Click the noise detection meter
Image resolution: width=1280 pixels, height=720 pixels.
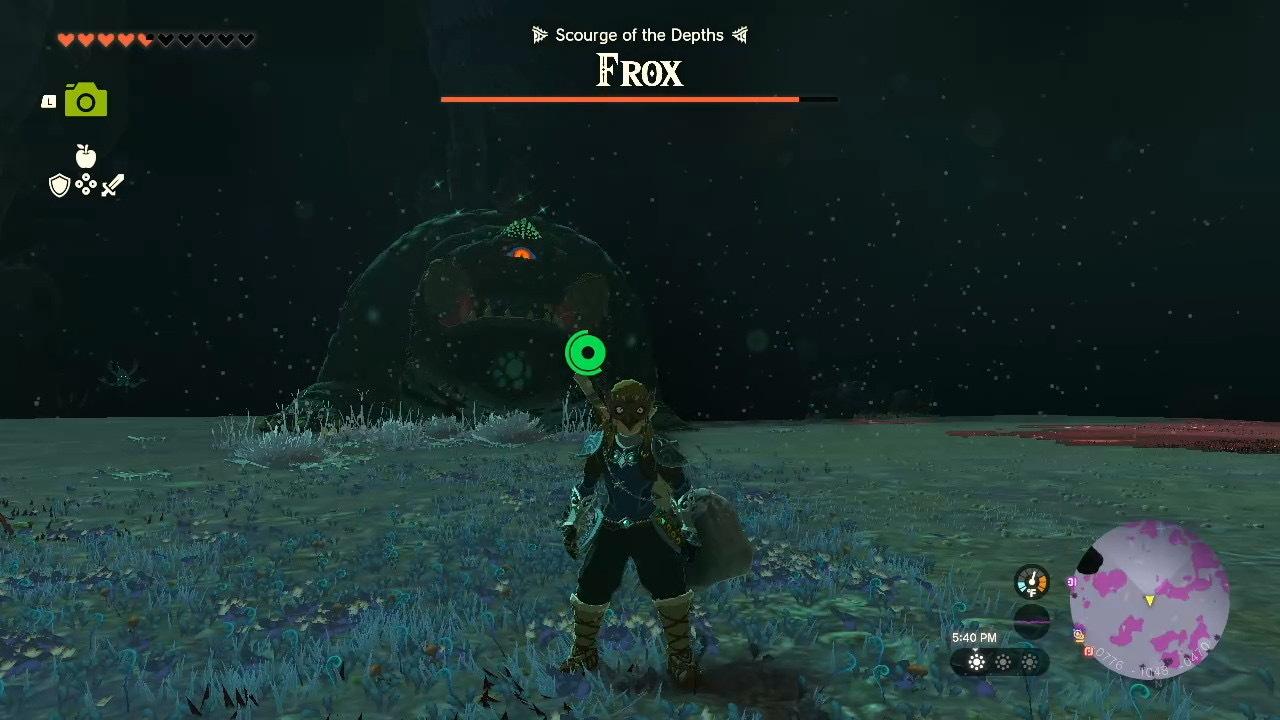[x=1030, y=620]
